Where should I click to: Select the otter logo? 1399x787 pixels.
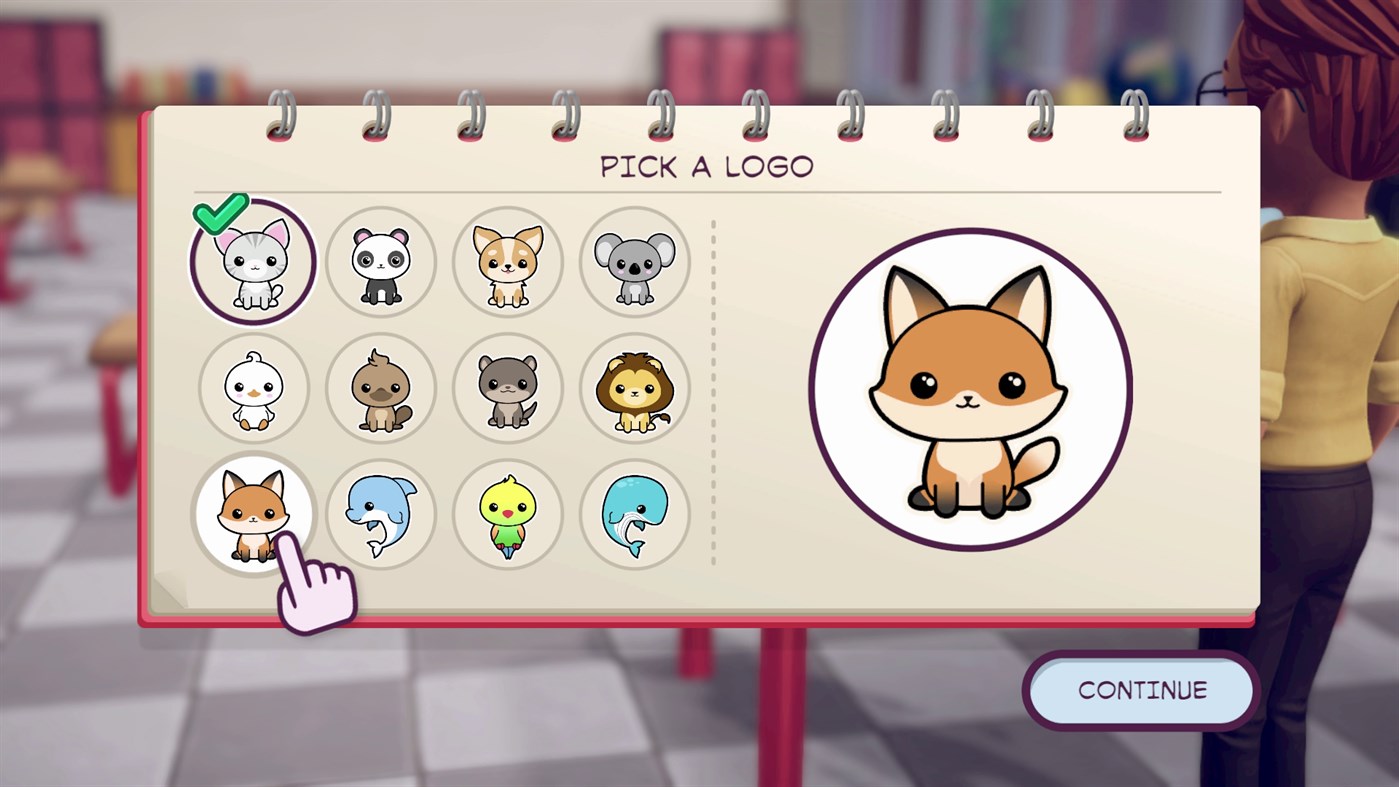click(507, 388)
